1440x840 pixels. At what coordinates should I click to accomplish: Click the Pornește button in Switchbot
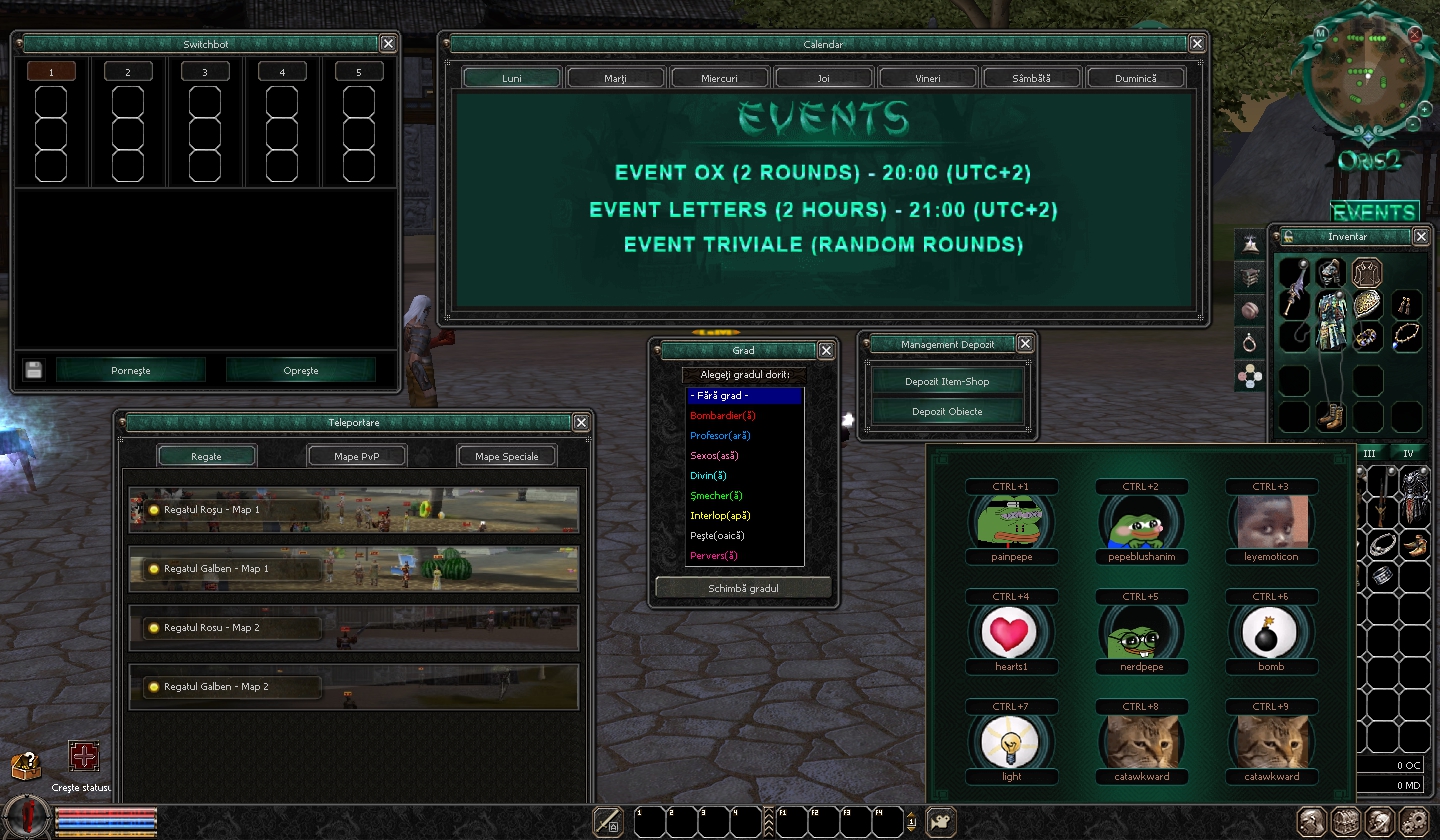(x=131, y=370)
